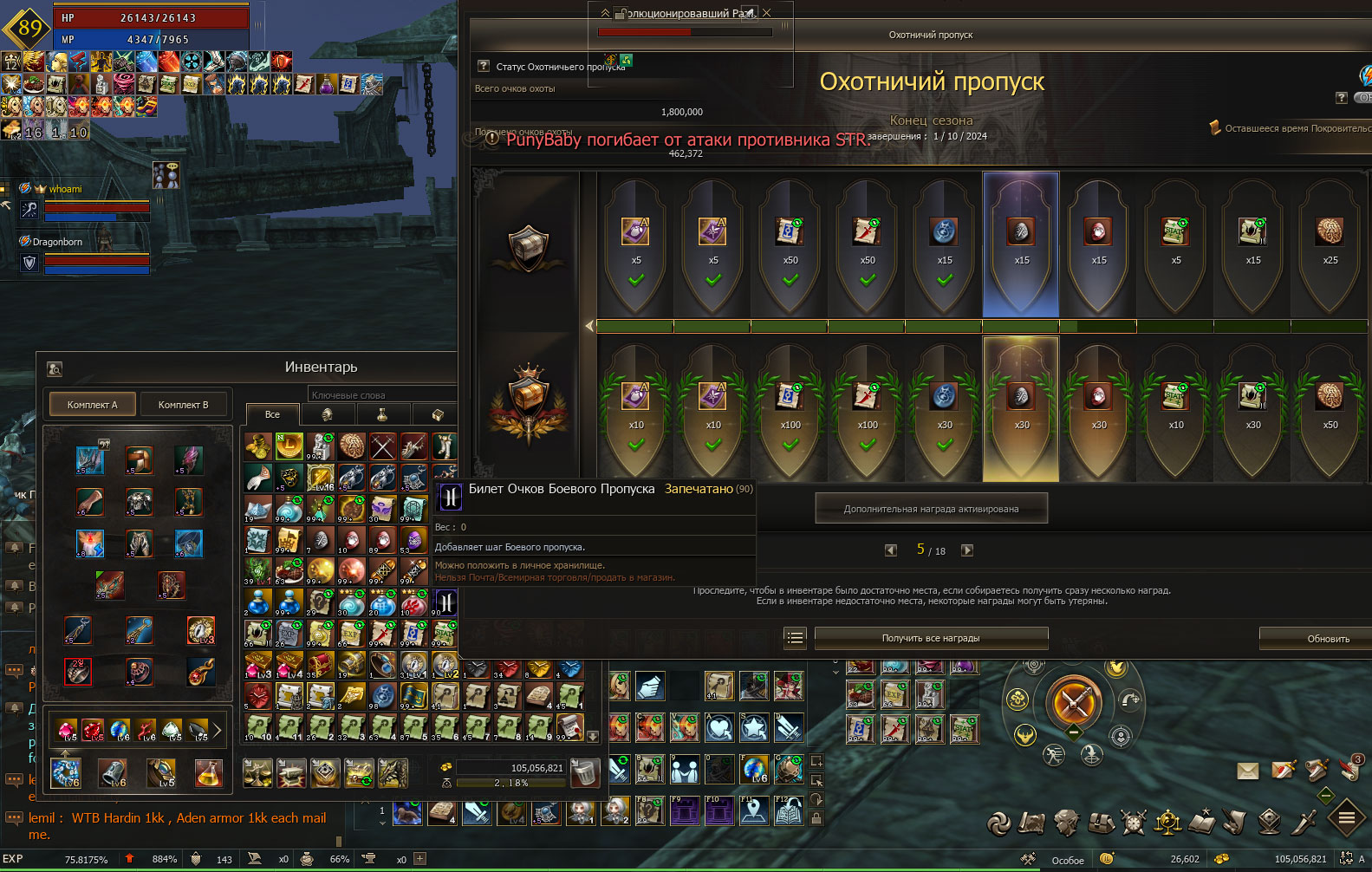Select party member Dragonborn
The height and width of the screenshot is (872, 1372).
[58, 242]
